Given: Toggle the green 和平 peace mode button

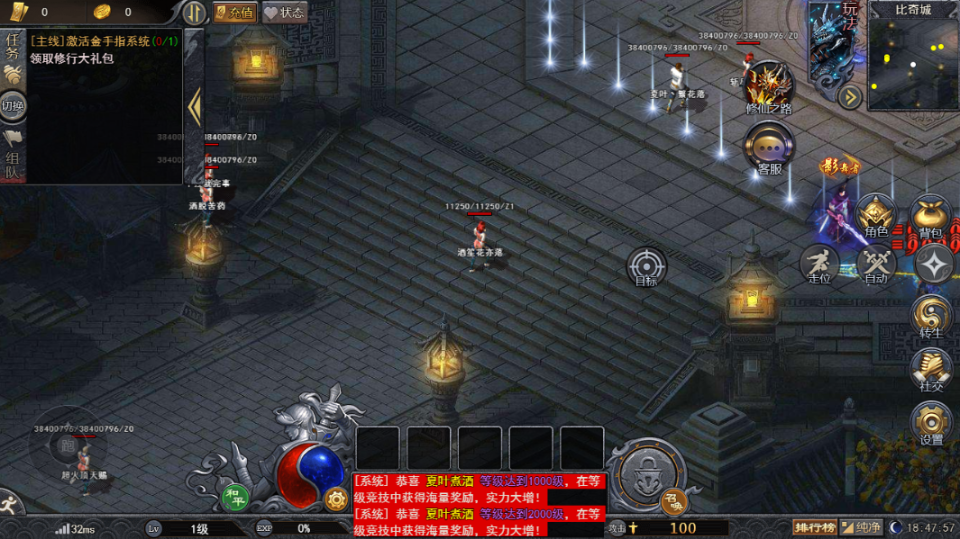Looking at the screenshot, I should tap(235, 496).
